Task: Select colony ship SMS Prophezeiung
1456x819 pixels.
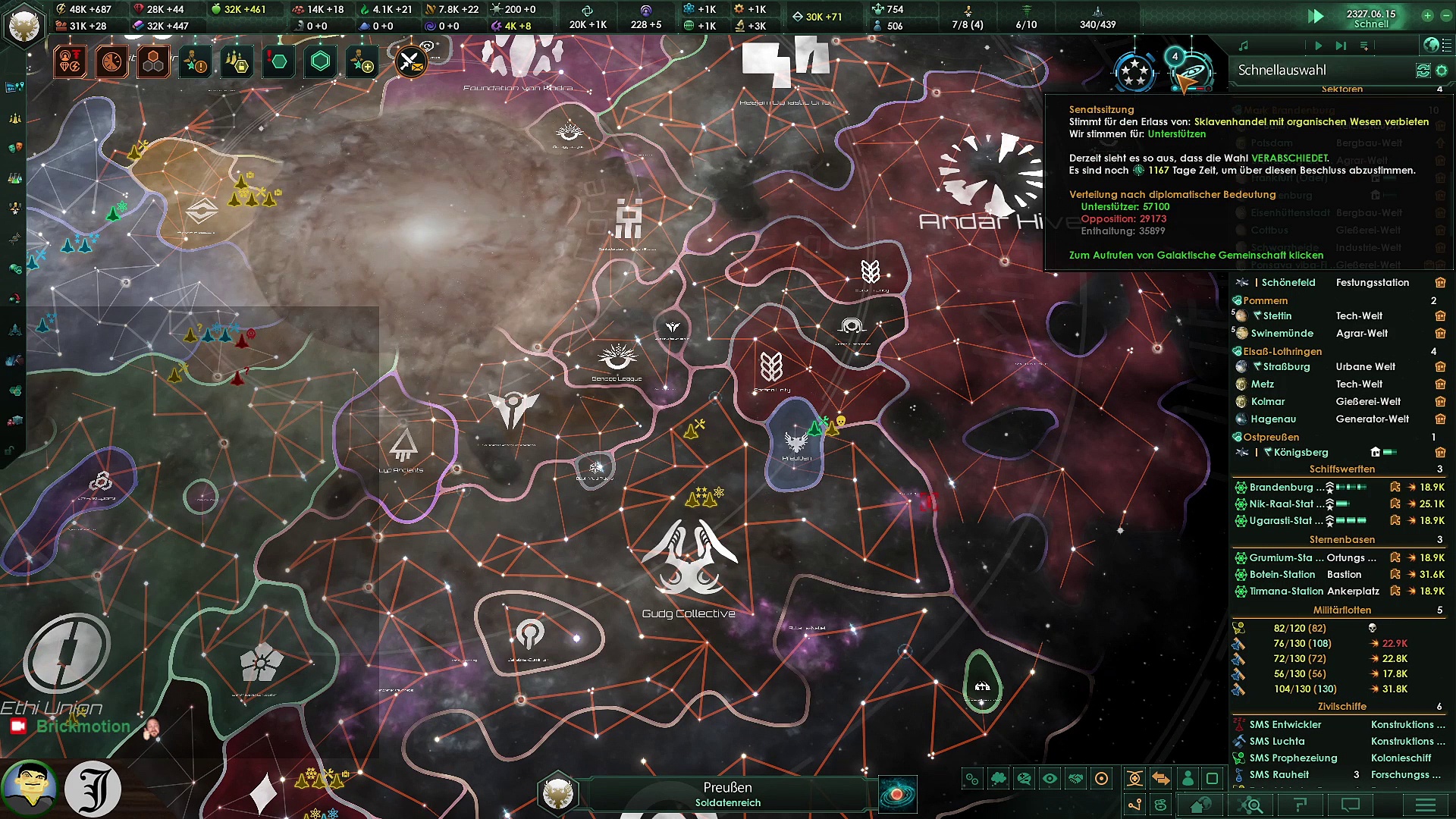Action: click(x=1293, y=758)
